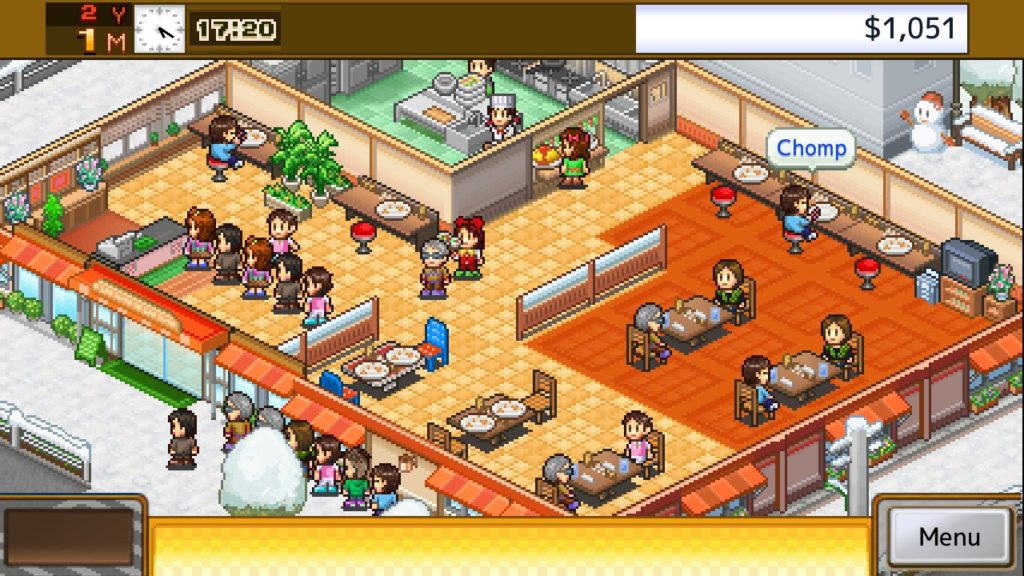Click the blank brown panel beside the ticker

[70, 537]
